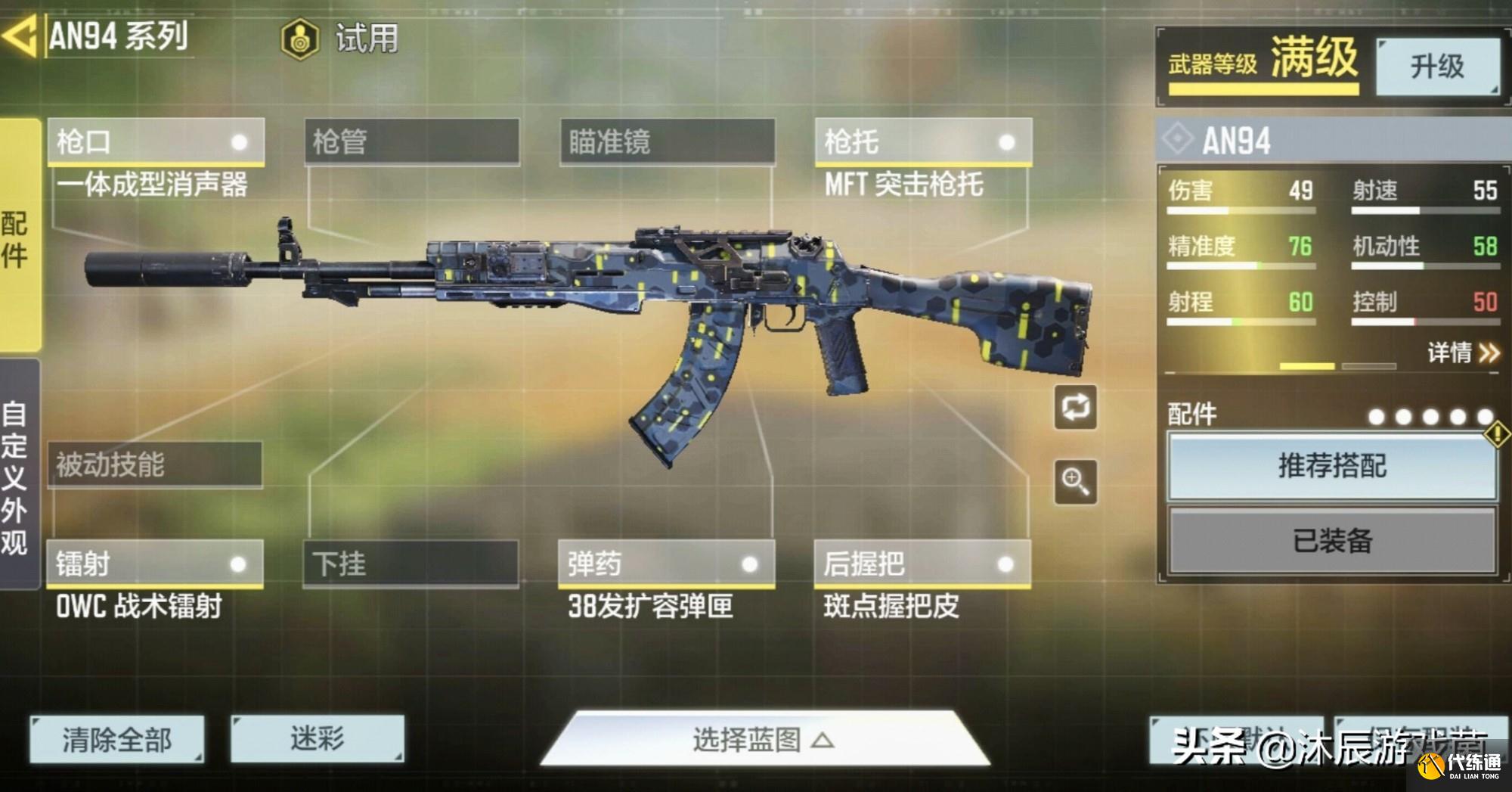This screenshot has height=792, width=1512.
Task: Select the 枪托 stock slot
Action: 922,141
